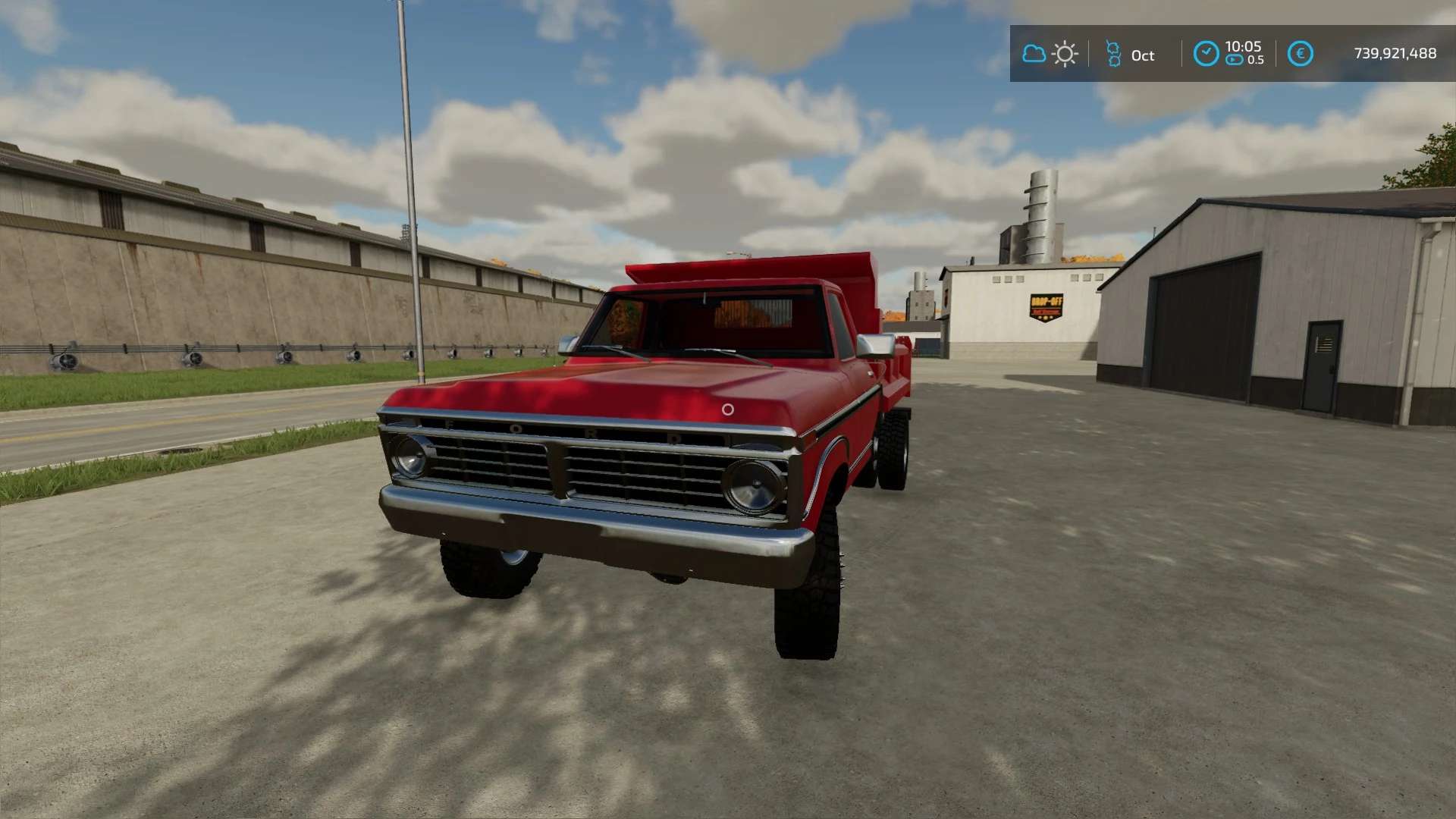Click the clock icon in the HUD
1456x819 pixels.
(1206, 54)
